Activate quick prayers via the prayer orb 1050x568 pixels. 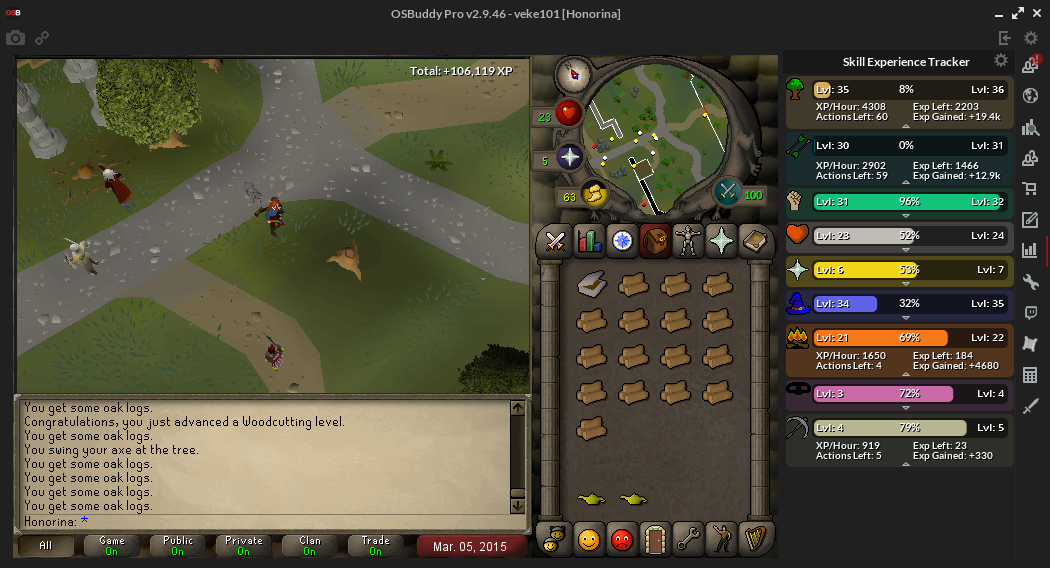click(570, 158)
